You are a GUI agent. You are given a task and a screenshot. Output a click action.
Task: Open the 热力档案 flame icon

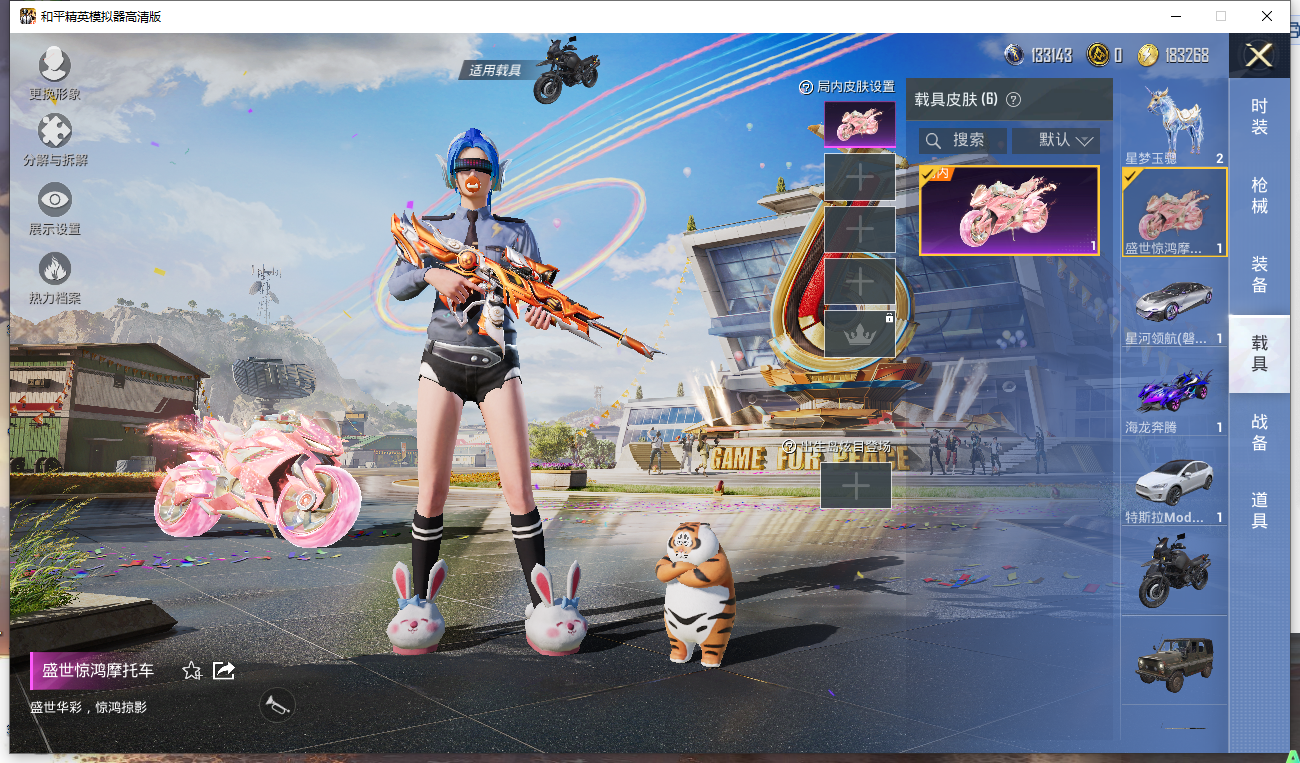tap(55, 269)
